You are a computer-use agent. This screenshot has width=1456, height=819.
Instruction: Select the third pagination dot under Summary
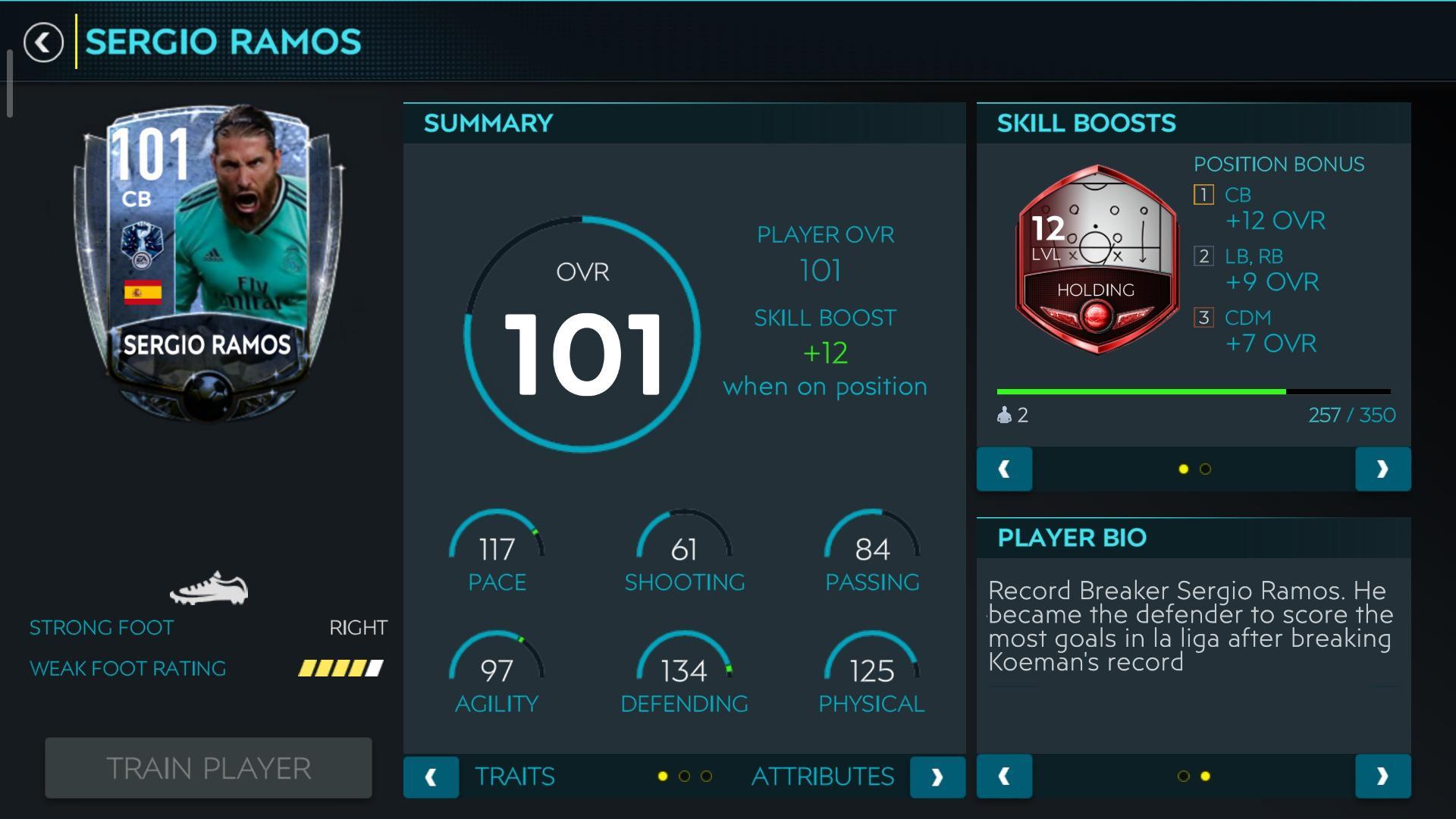point(707,777)
